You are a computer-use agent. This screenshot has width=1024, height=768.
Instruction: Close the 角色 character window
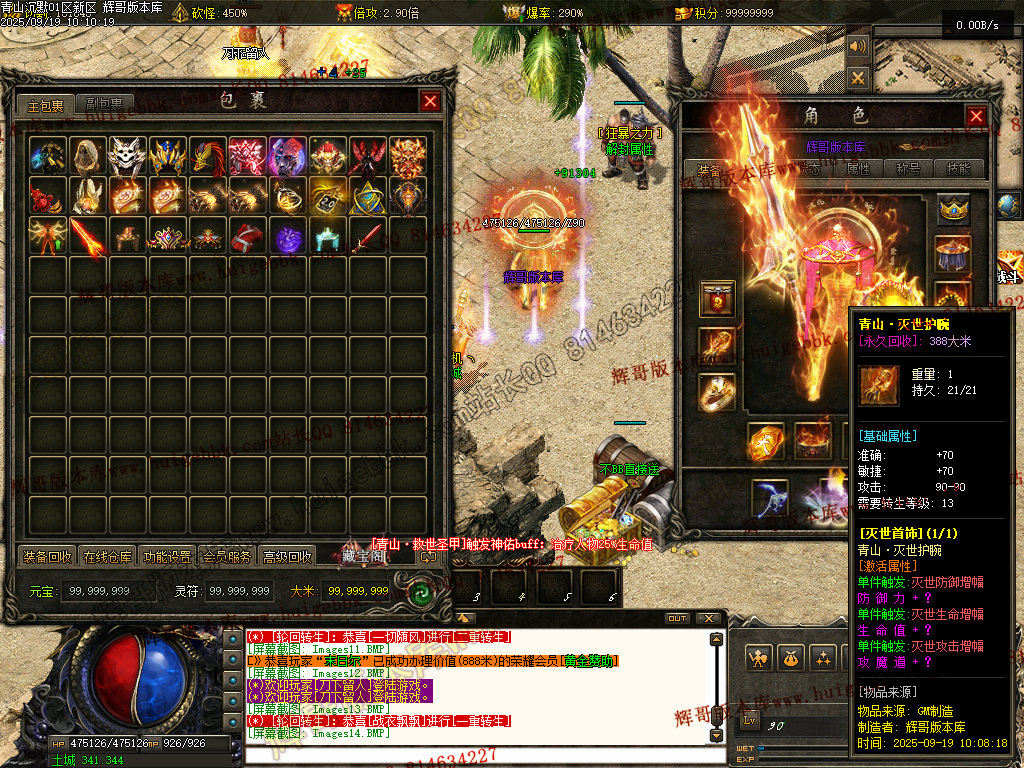point(976,116)
